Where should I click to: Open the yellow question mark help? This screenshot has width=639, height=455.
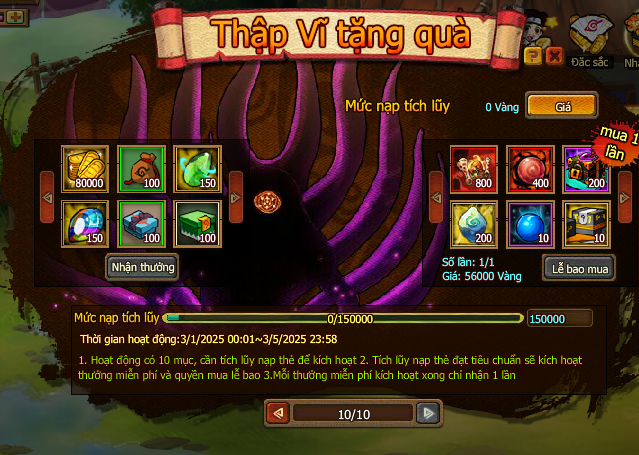coord(533,57)
